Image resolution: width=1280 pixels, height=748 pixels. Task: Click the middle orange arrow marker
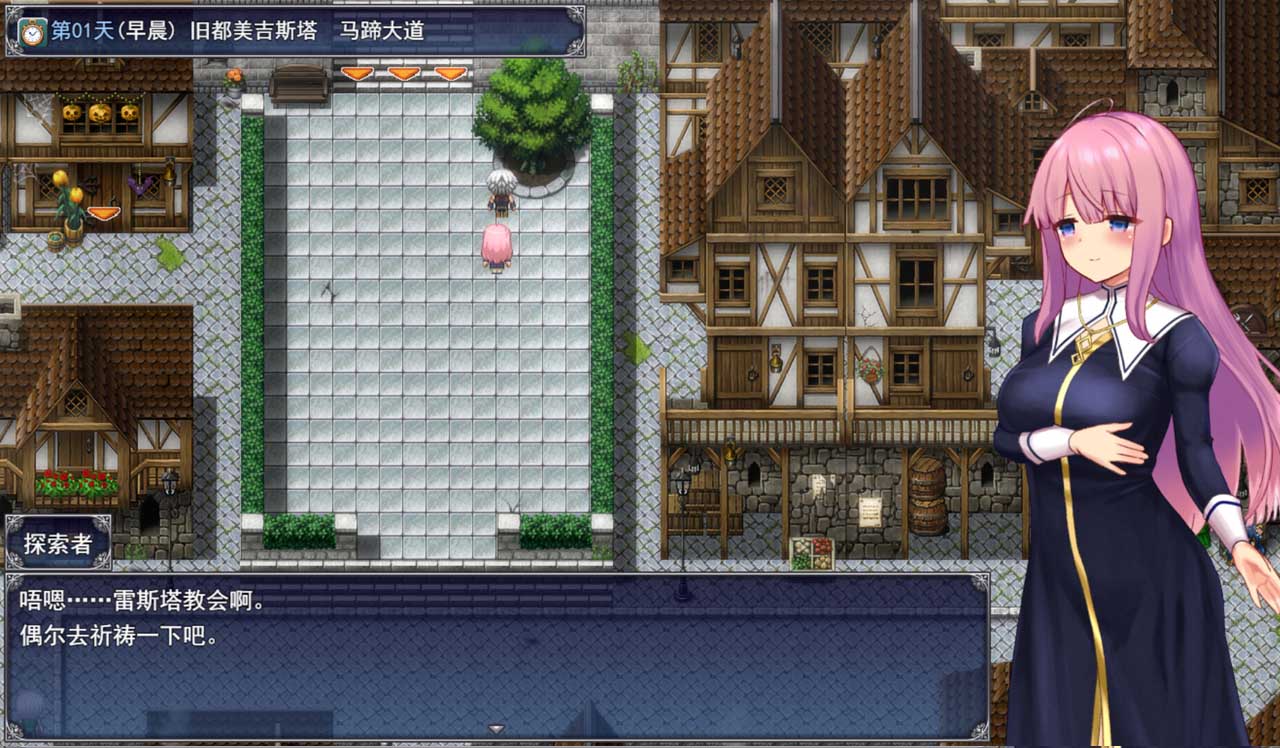[x=402, y=72]
